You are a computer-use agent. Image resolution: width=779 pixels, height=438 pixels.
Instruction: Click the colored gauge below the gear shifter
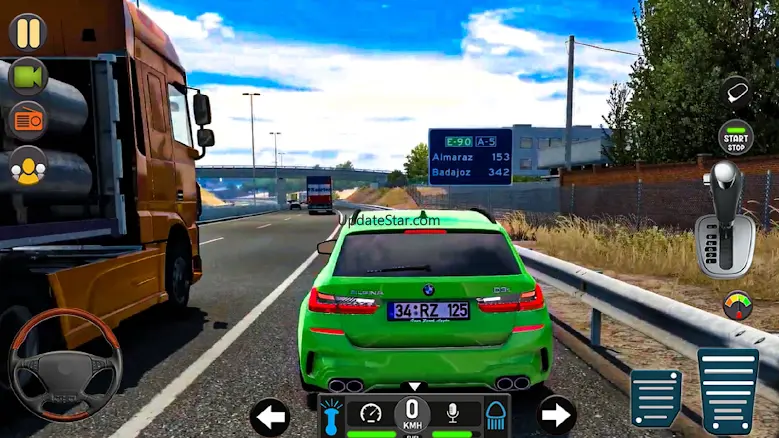pos(738,304)
